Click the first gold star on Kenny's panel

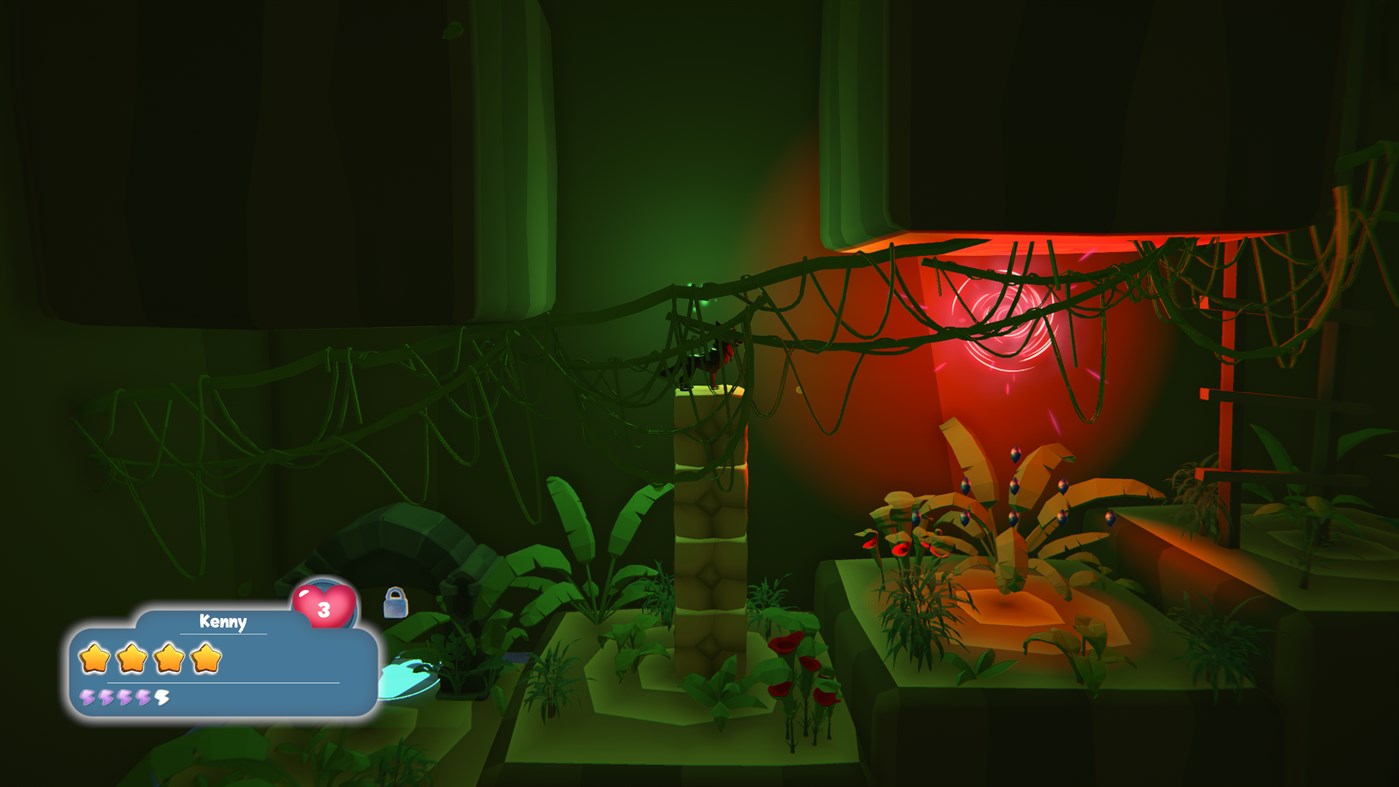coord(94,660)
